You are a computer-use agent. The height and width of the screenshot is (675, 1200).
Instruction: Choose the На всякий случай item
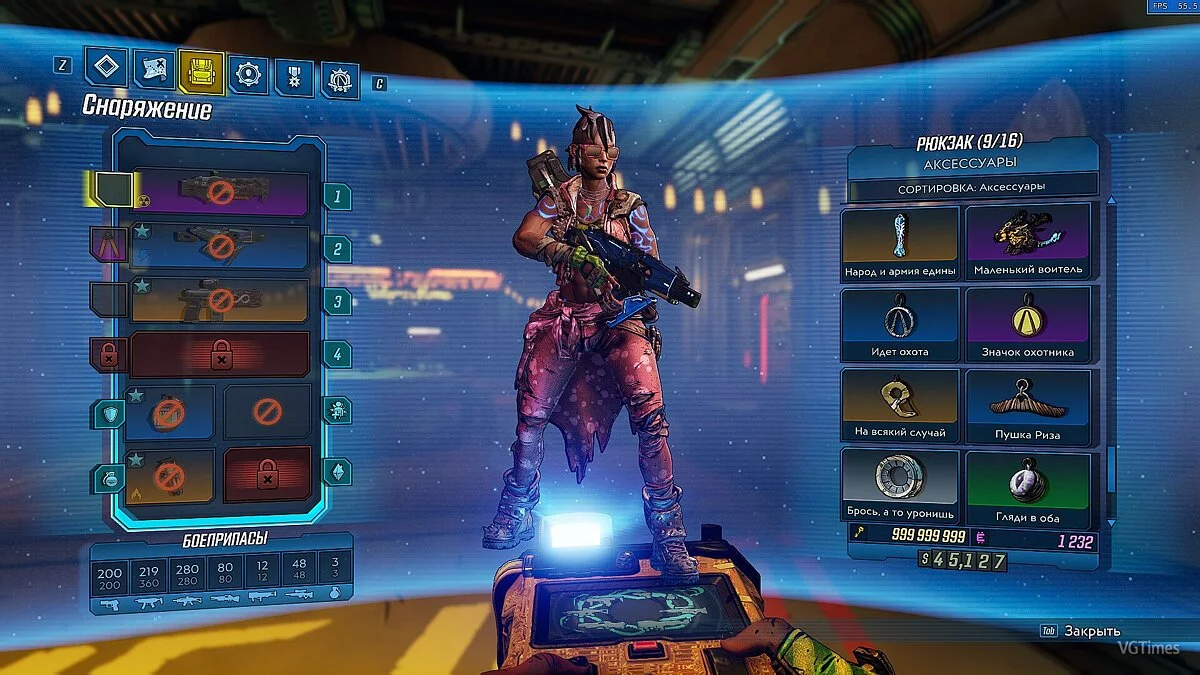(900, 406)
